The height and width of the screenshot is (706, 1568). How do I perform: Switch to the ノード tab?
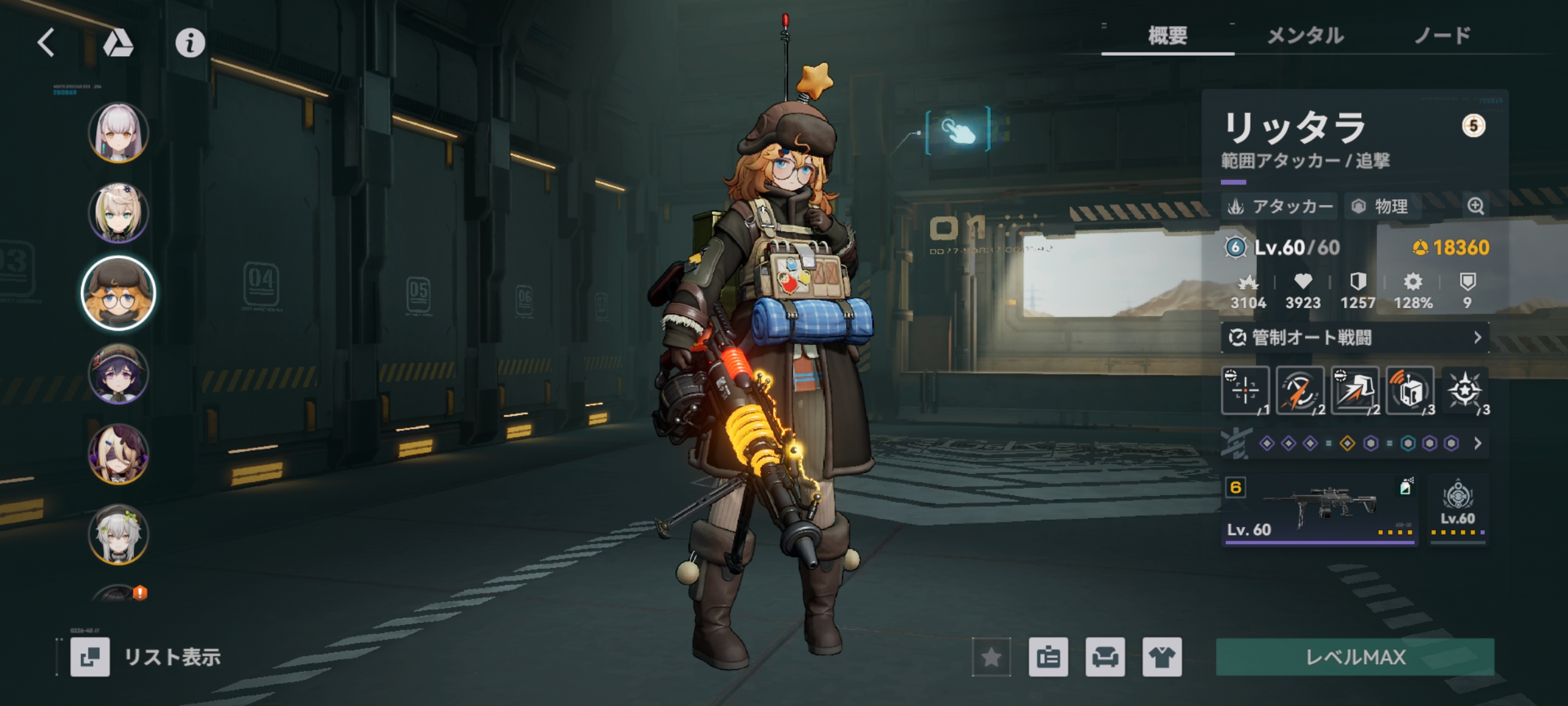click(1442, 35)
